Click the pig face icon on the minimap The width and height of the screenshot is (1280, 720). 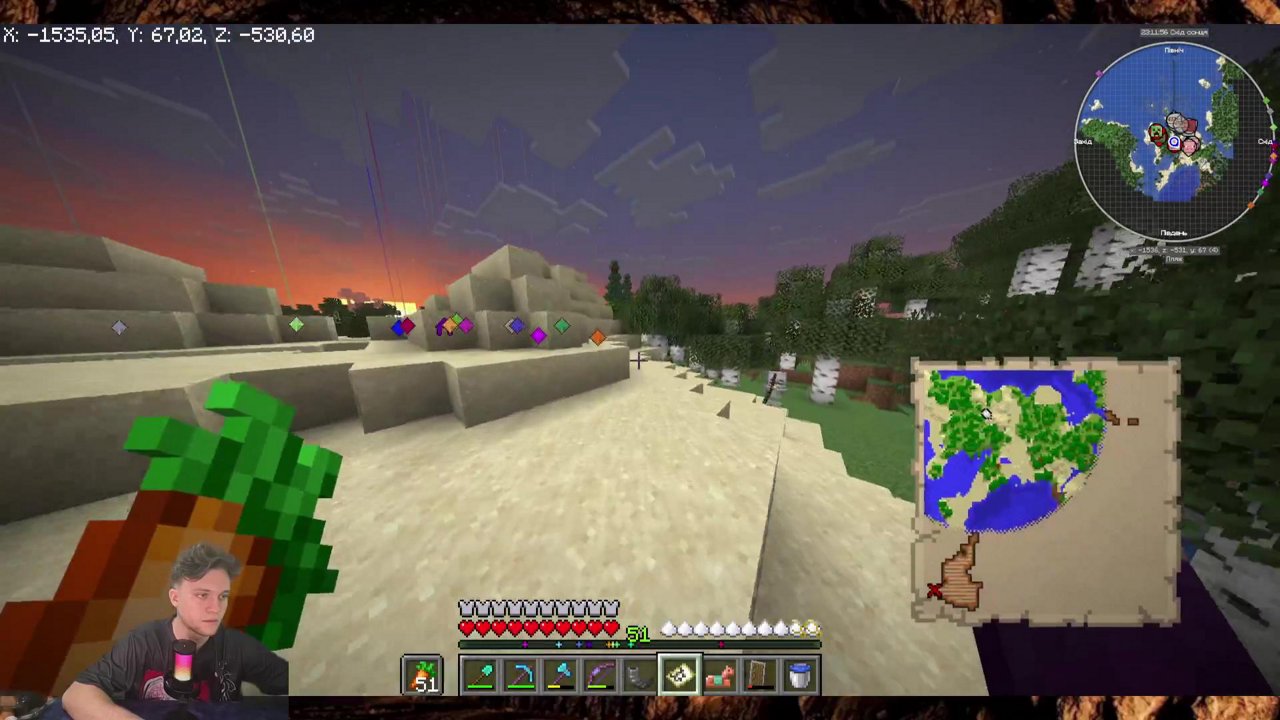tap(1190, 147)
